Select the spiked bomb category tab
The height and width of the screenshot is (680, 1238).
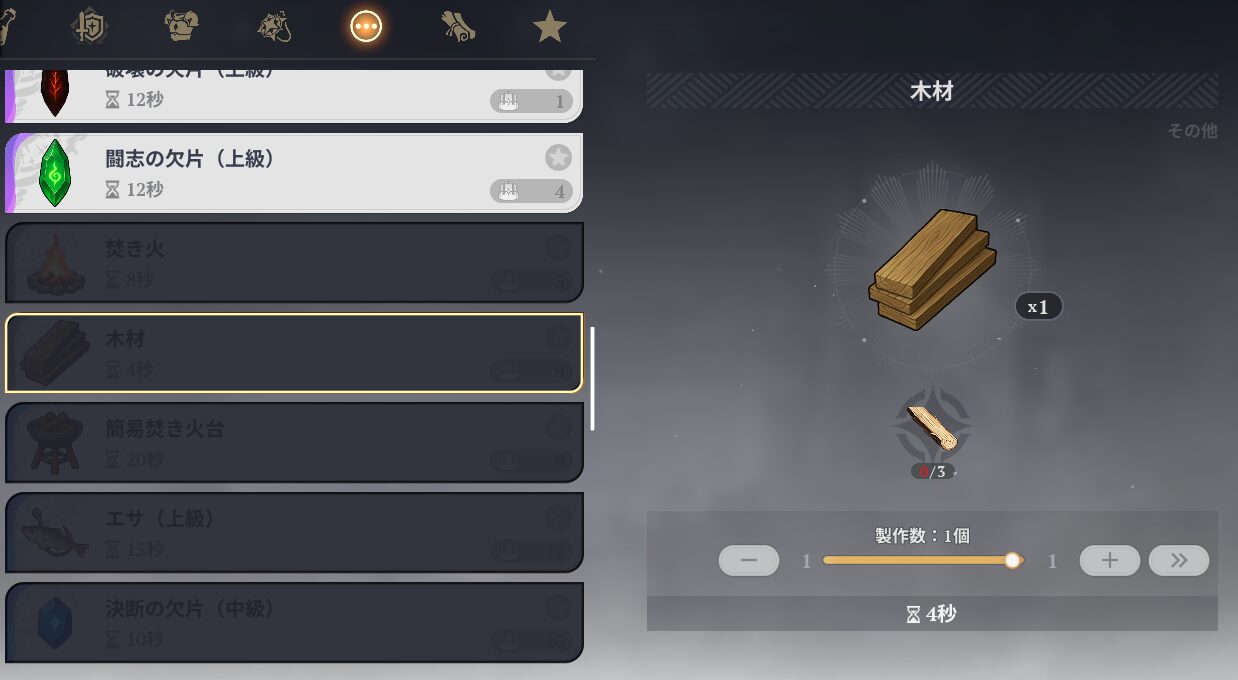274,26
